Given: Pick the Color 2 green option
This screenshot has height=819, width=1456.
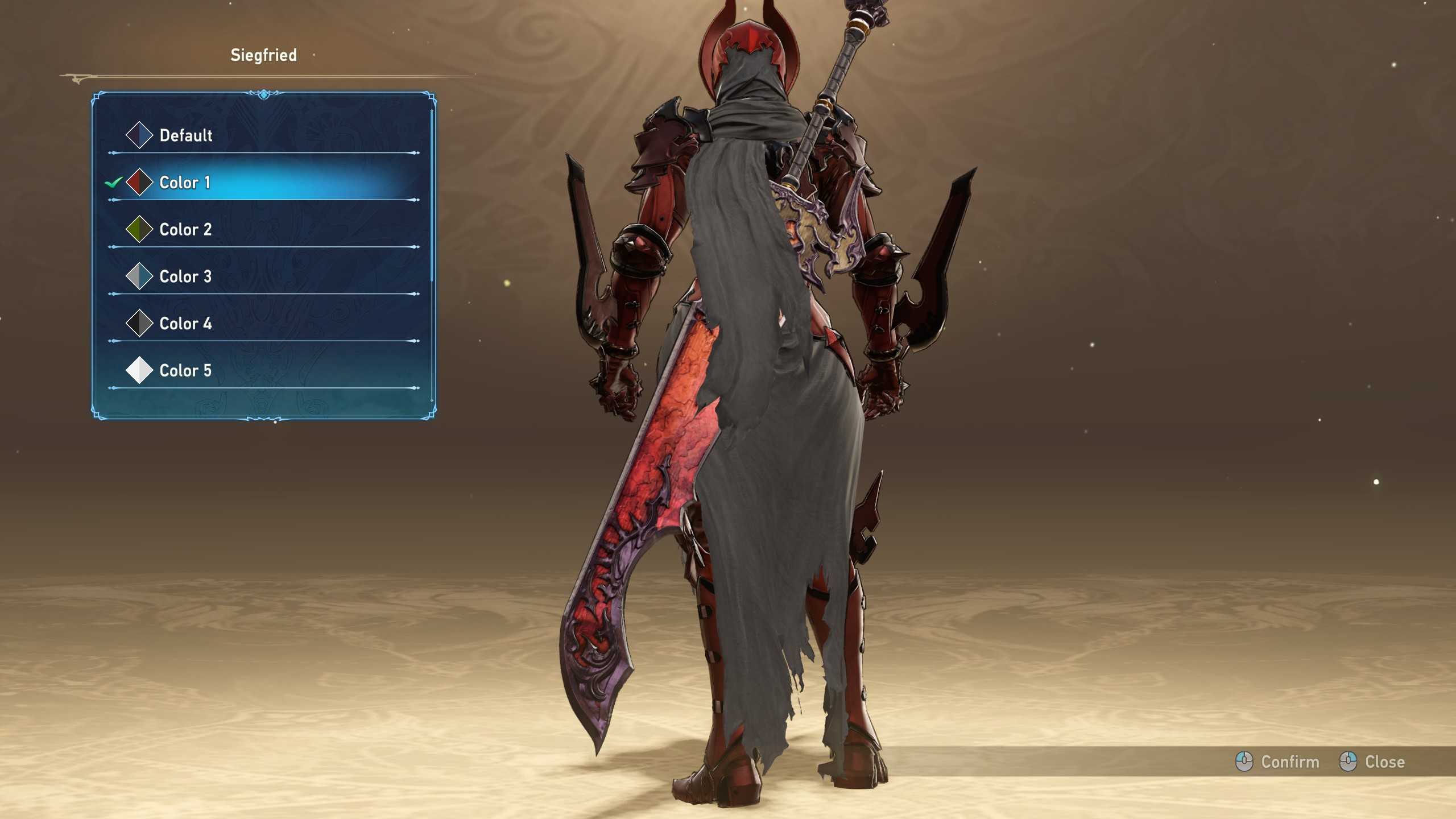Looking at the screenshot, I should coord(185,230).
